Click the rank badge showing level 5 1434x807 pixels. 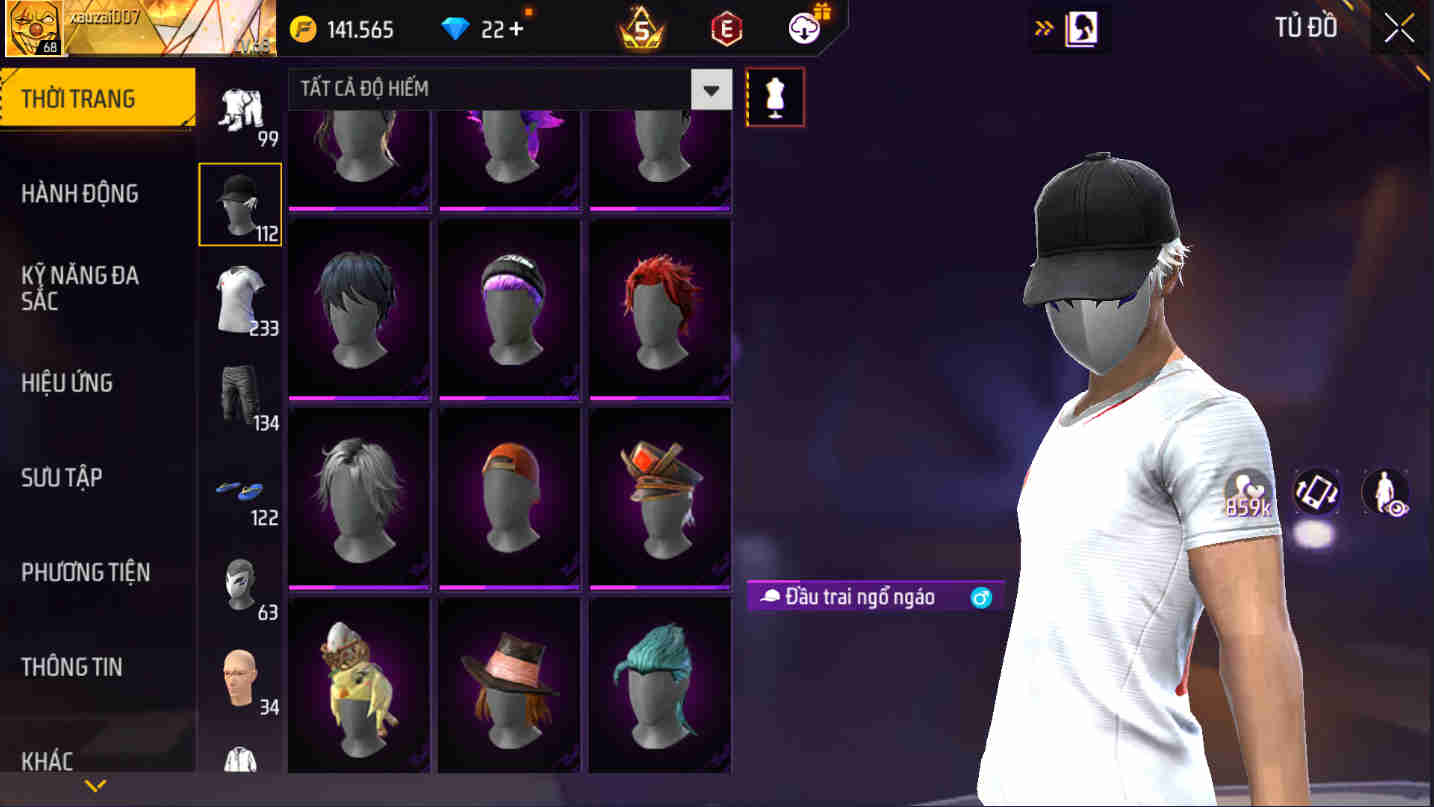pyautogui.click(x=640, y=29)
